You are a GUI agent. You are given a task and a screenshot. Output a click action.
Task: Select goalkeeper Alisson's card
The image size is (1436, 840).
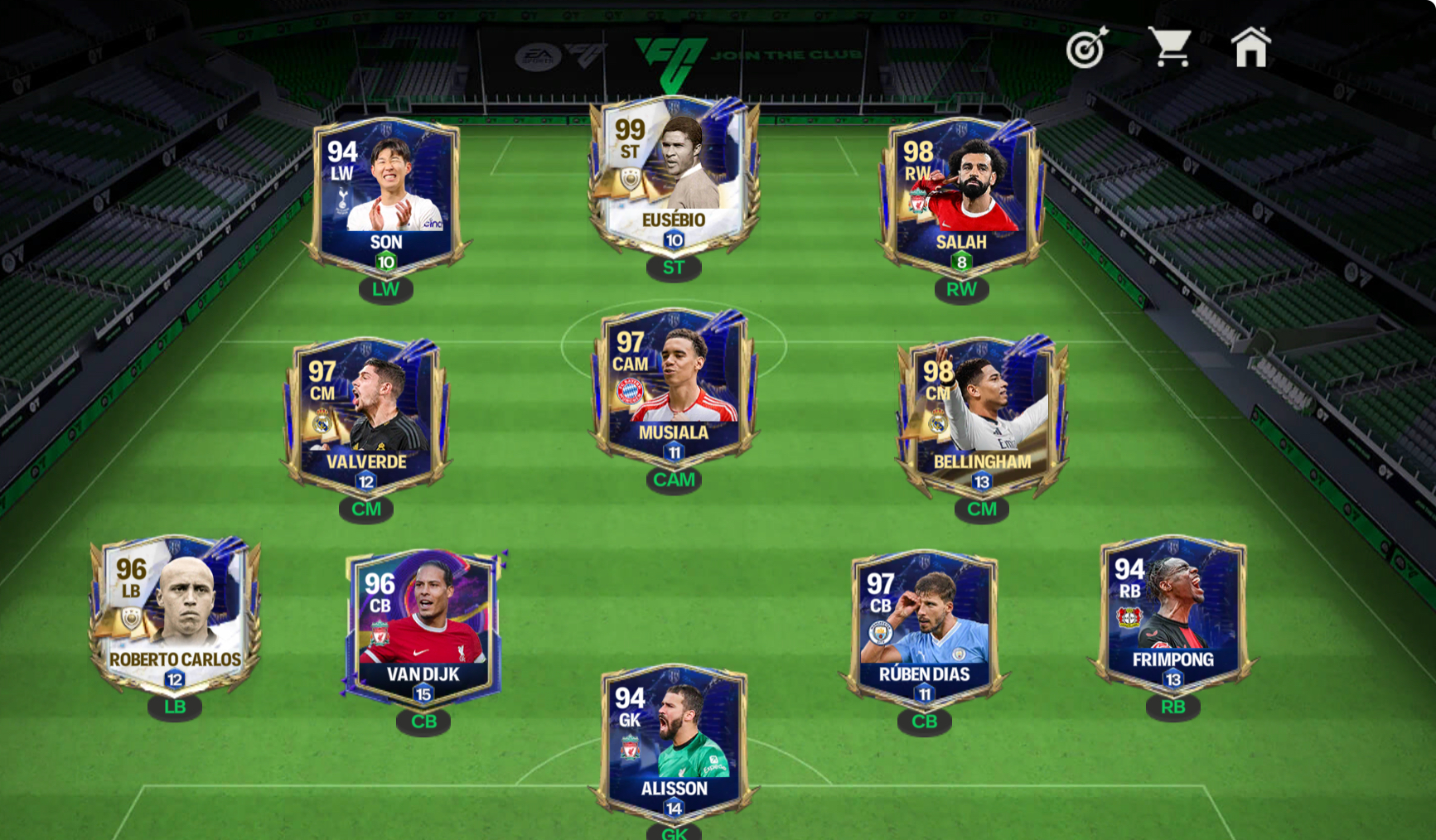(674, 741)
